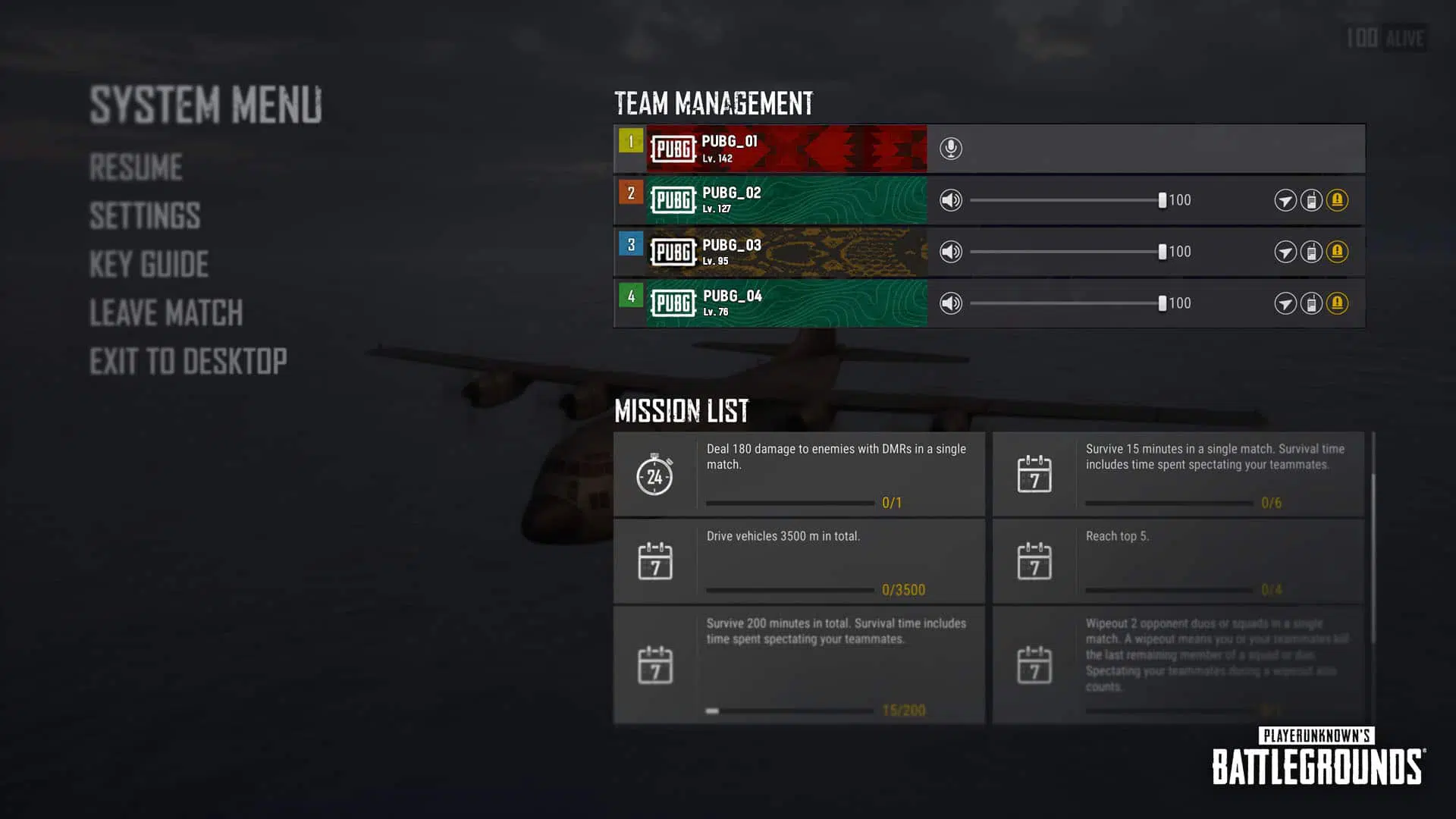Screen dimensions: 1456x819
Task: Mute PUBG_03's voice speaker icon
Action: [950, 252]
